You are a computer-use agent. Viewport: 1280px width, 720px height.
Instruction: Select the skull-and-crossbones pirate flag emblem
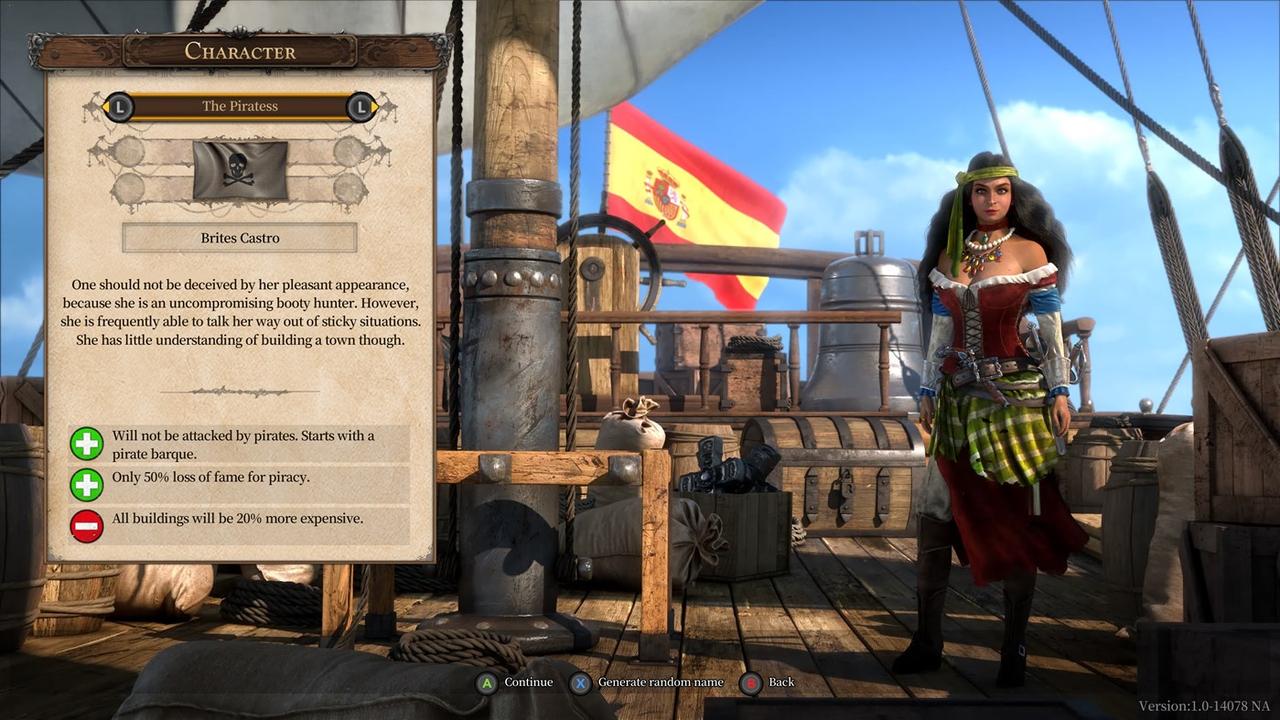pyautogui.click(x=240, y=170)
